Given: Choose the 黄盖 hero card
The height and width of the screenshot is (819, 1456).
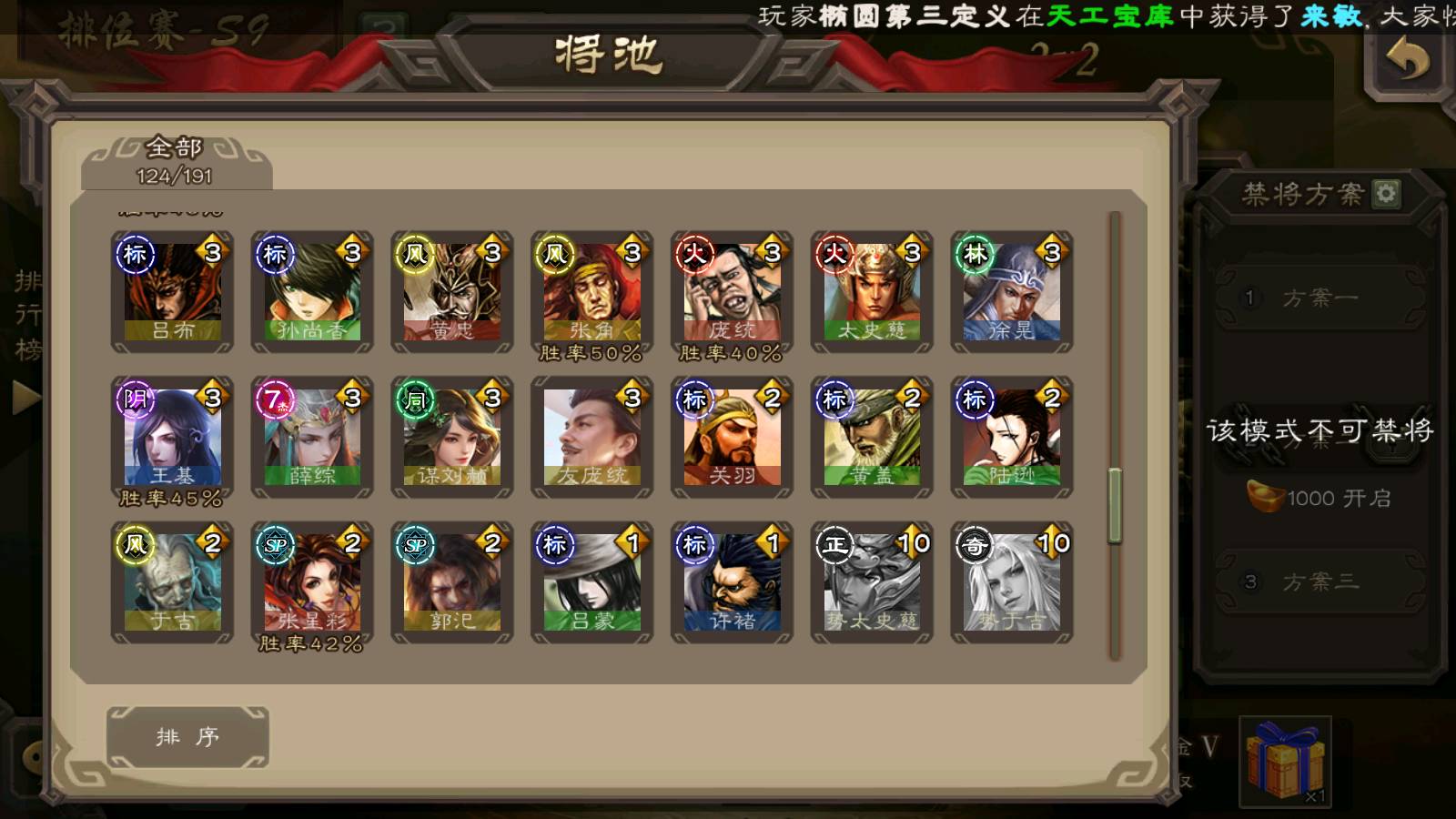Looking at the screenshot, I should (x=872, y=437).
